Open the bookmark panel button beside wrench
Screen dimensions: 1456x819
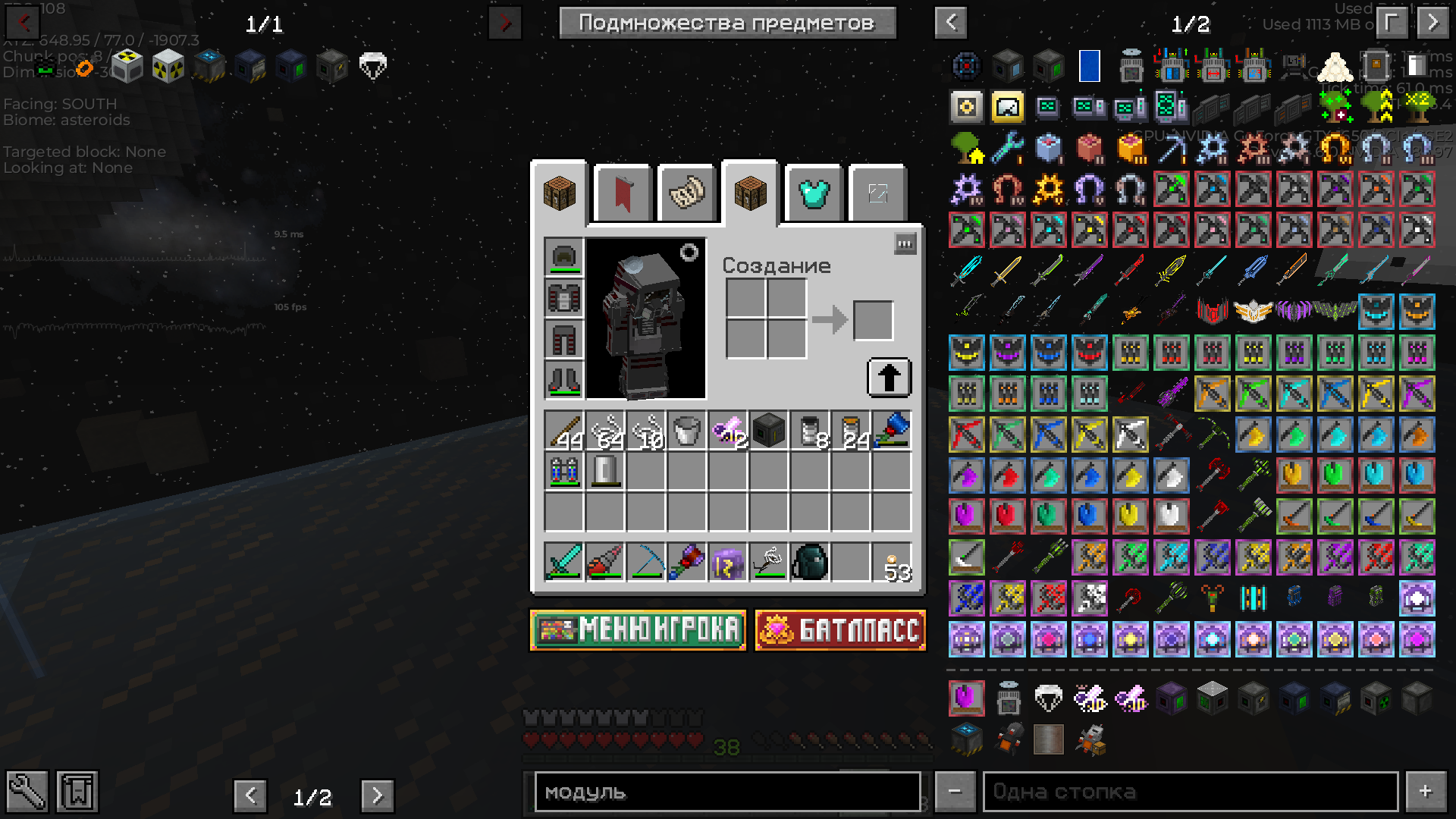click(x=77, y=792)
